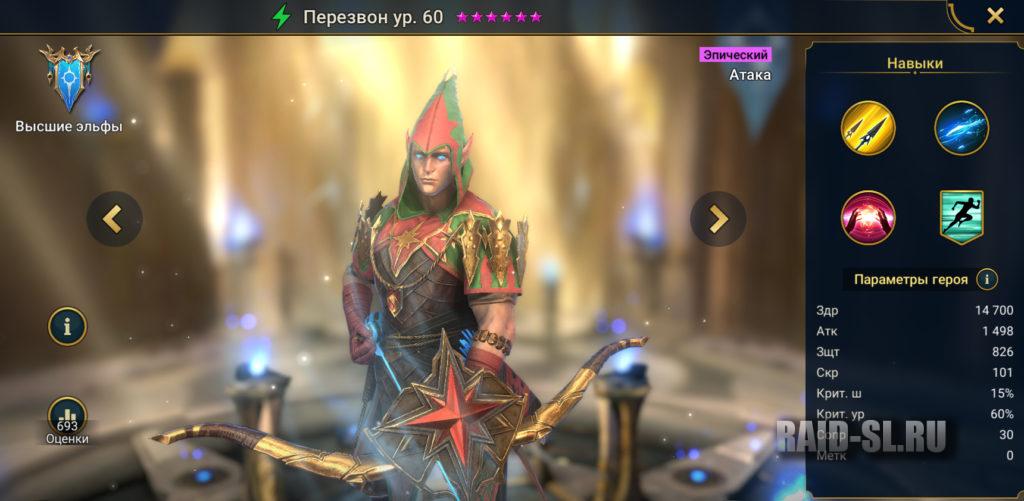Open the Параметры героя info tooltip
This screenshot has width=1024, height=501.
[x=987, y=279]
